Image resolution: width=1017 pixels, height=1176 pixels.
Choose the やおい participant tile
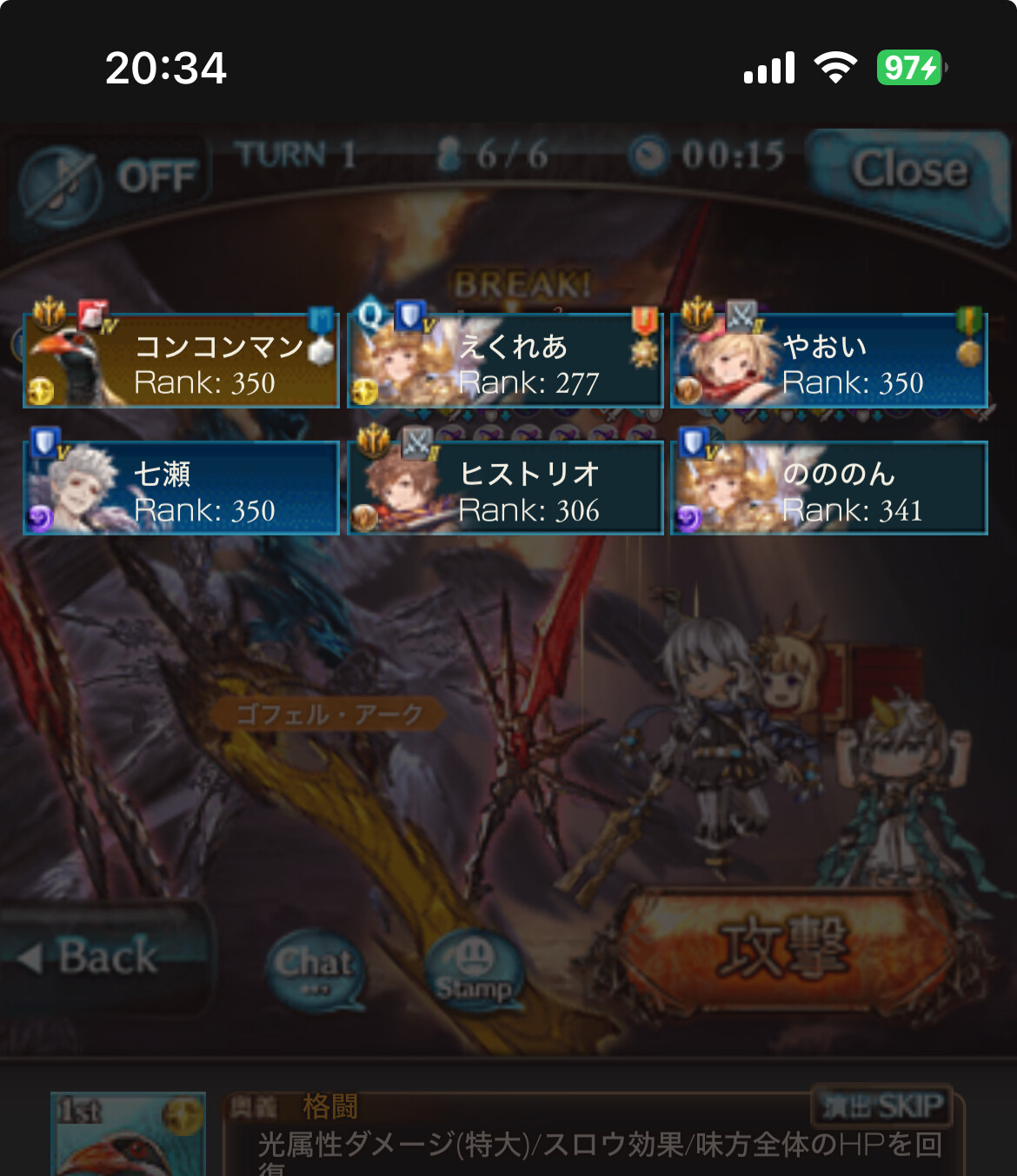829,362
